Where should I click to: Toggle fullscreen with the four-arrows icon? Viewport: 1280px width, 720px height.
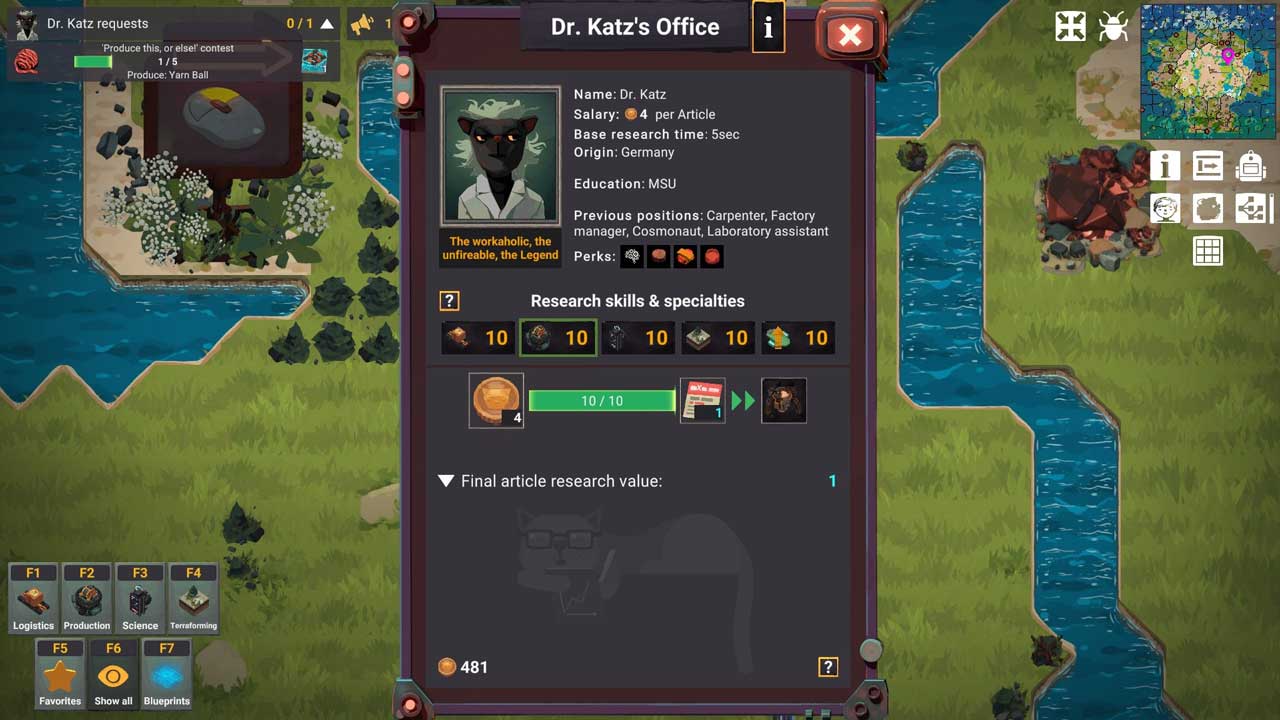(1070, 27)
